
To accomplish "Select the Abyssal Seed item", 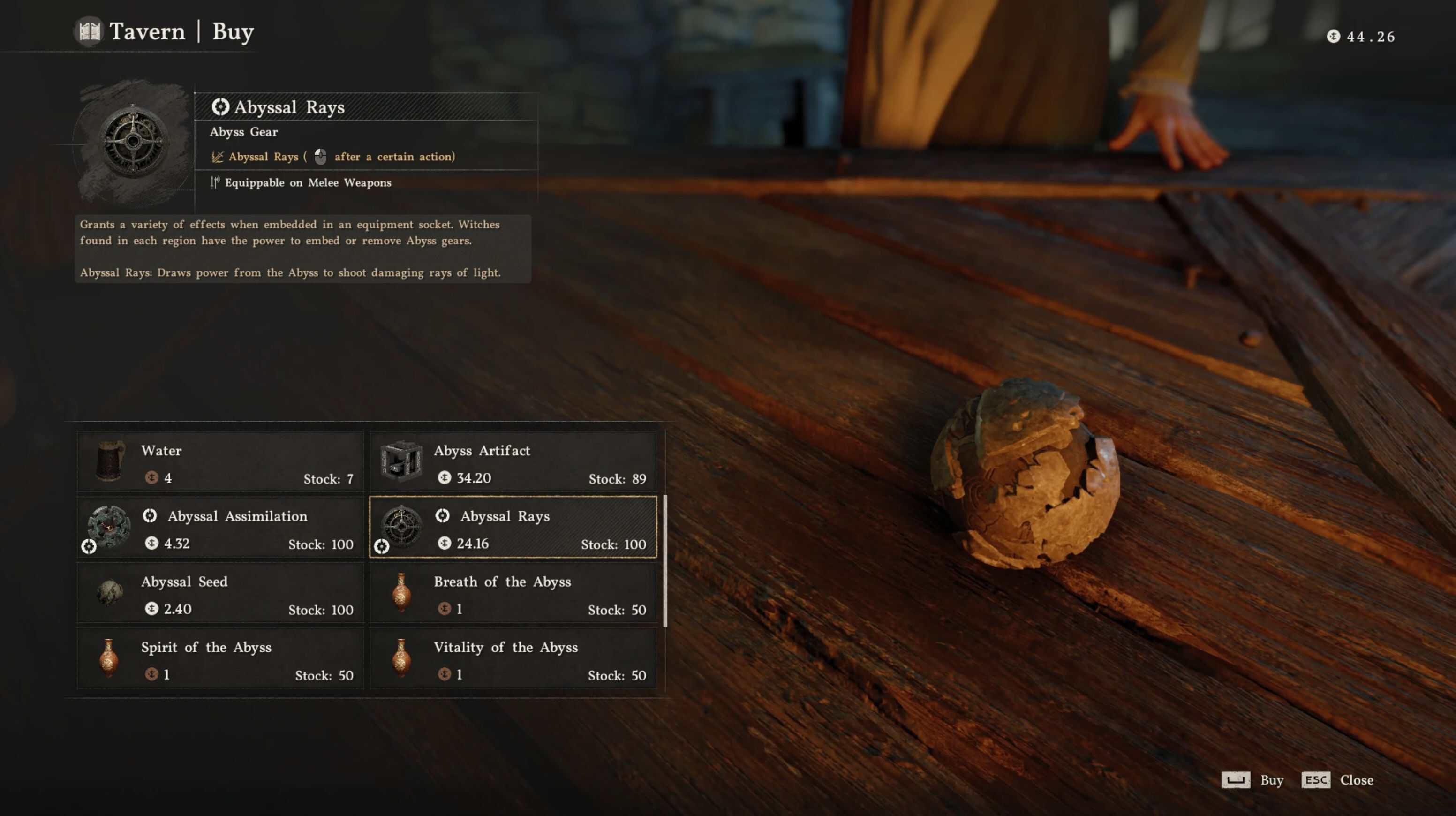I will (x=220, y=593).
